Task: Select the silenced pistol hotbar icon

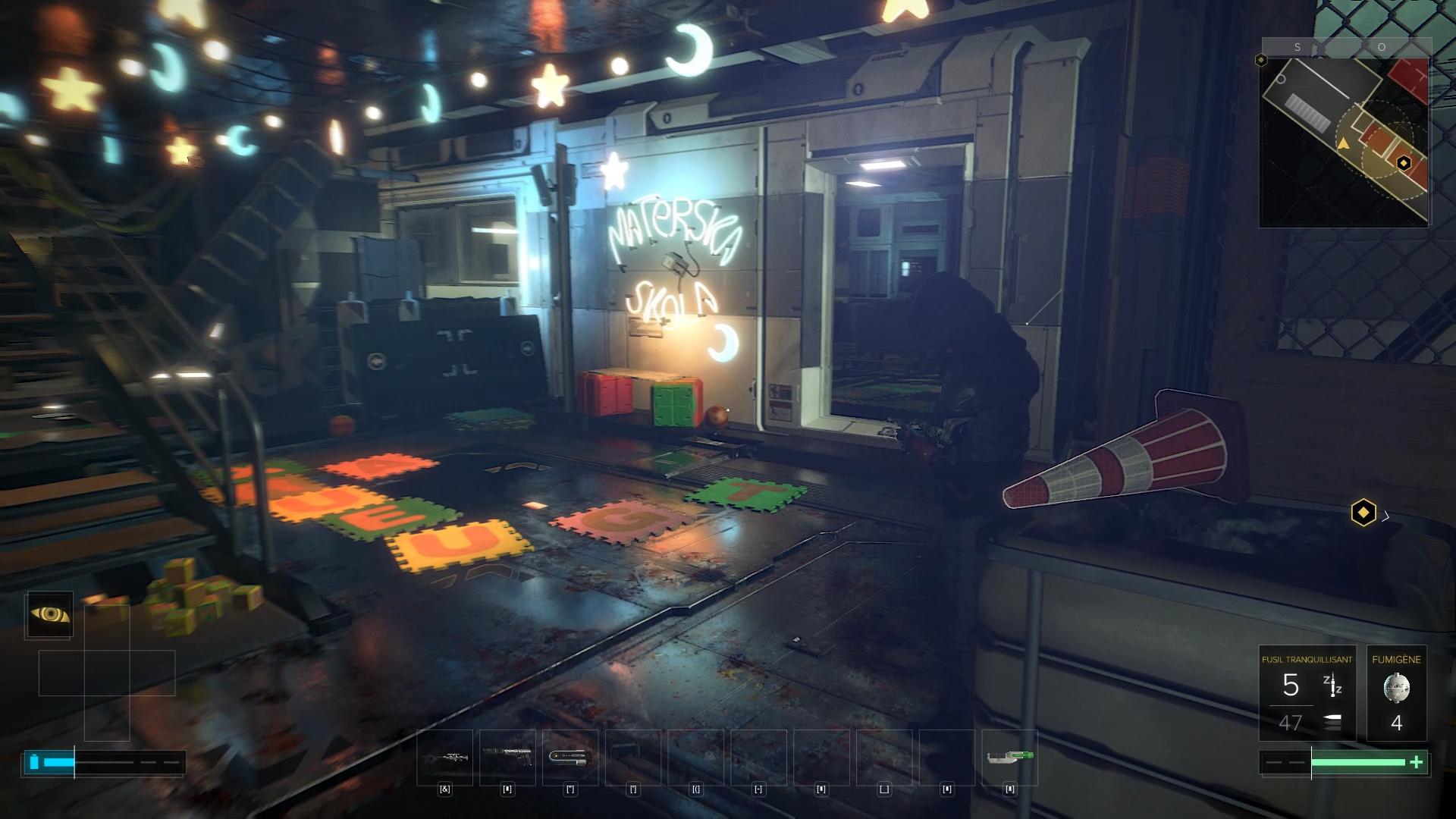Action: pyautogui.click(x=507, y=756)
